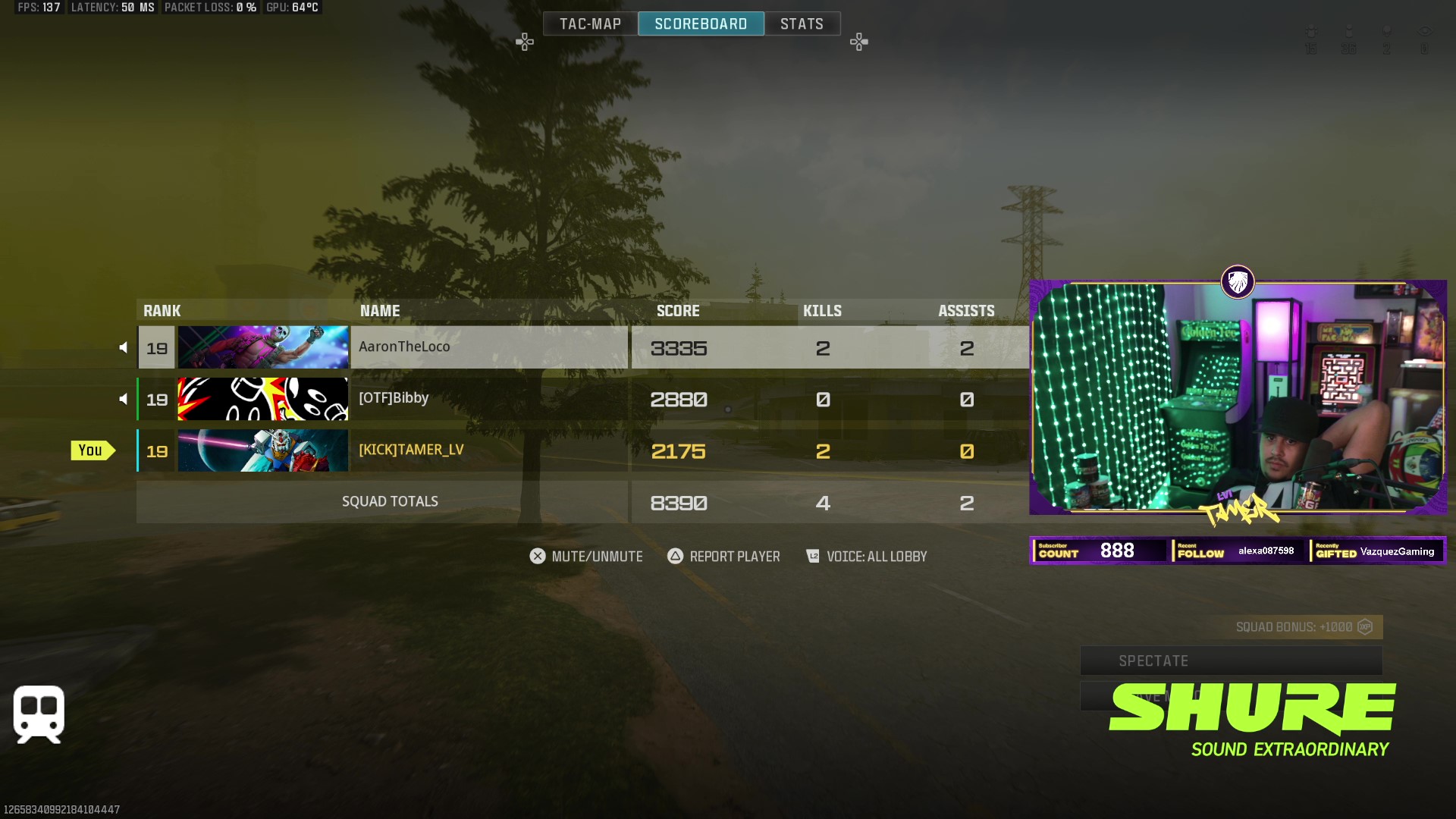1456x819 pixels.
Task: Select the SCOREBOARD tab
Action: pyautogui.click(x=701, y=24)
